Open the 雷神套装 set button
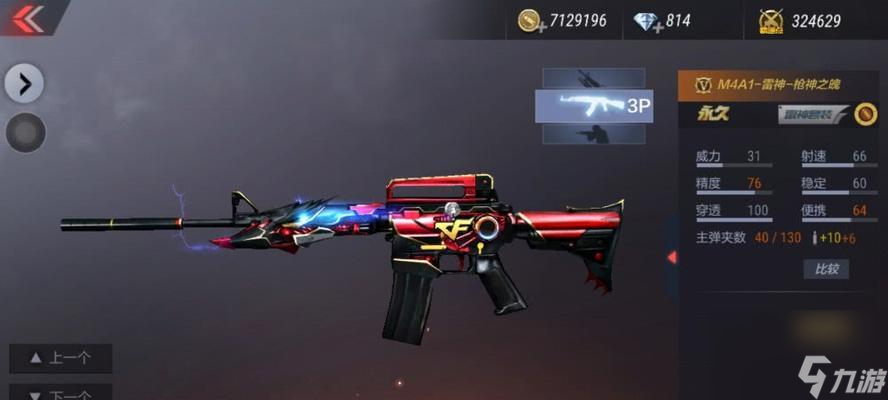This screenshot has height=400, width=888. point(811,114)
